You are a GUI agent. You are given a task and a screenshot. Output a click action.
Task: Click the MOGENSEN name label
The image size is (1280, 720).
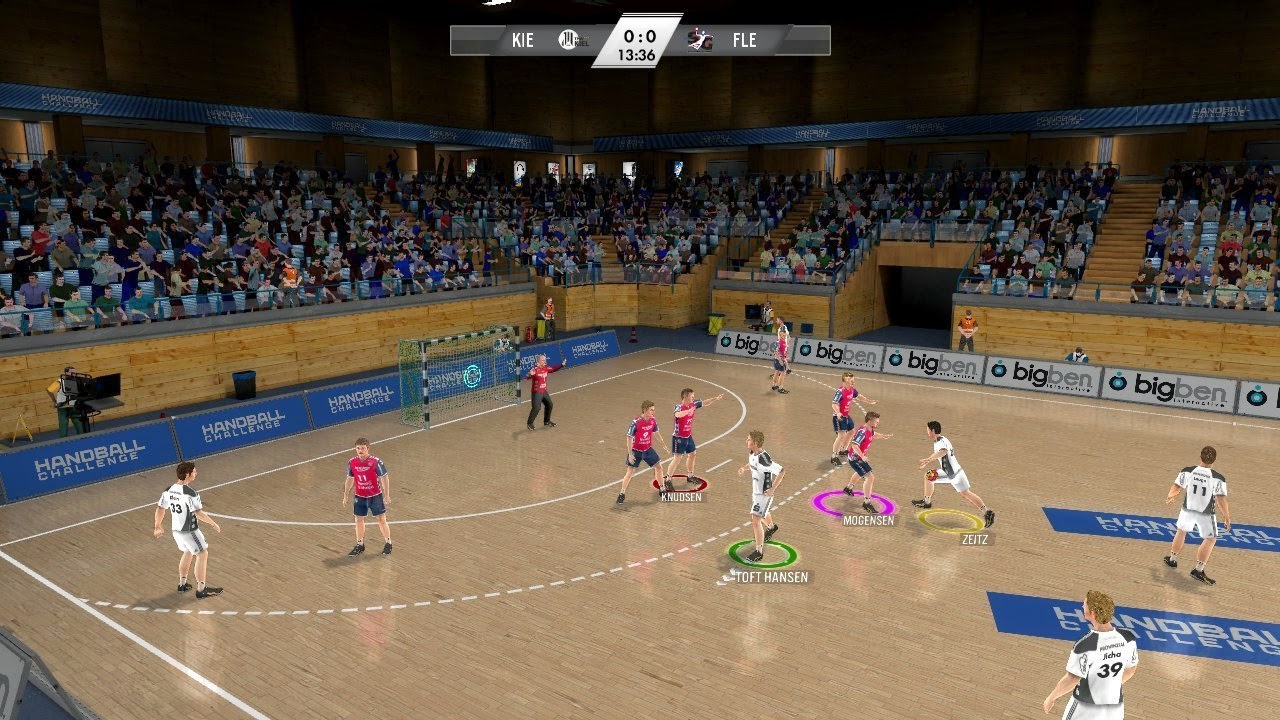coord(869,522)
